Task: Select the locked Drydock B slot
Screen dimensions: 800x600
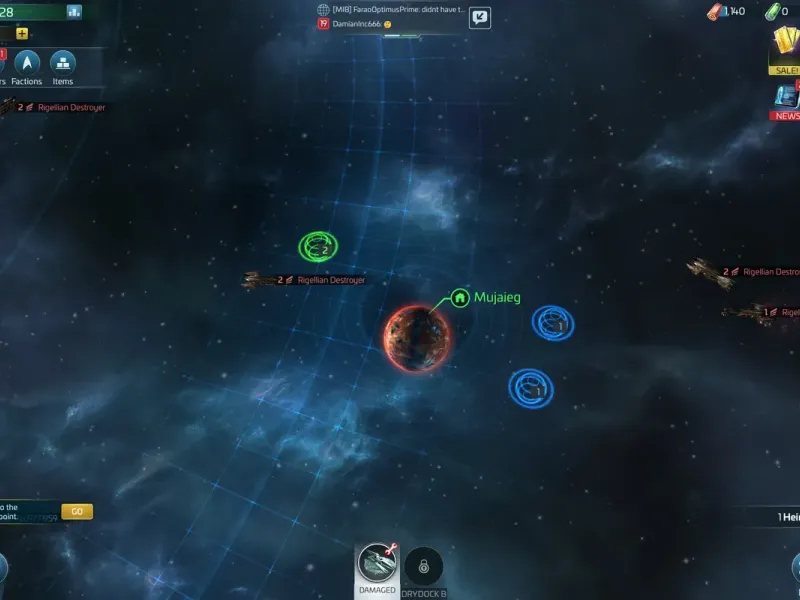Action: coord(423,567)
